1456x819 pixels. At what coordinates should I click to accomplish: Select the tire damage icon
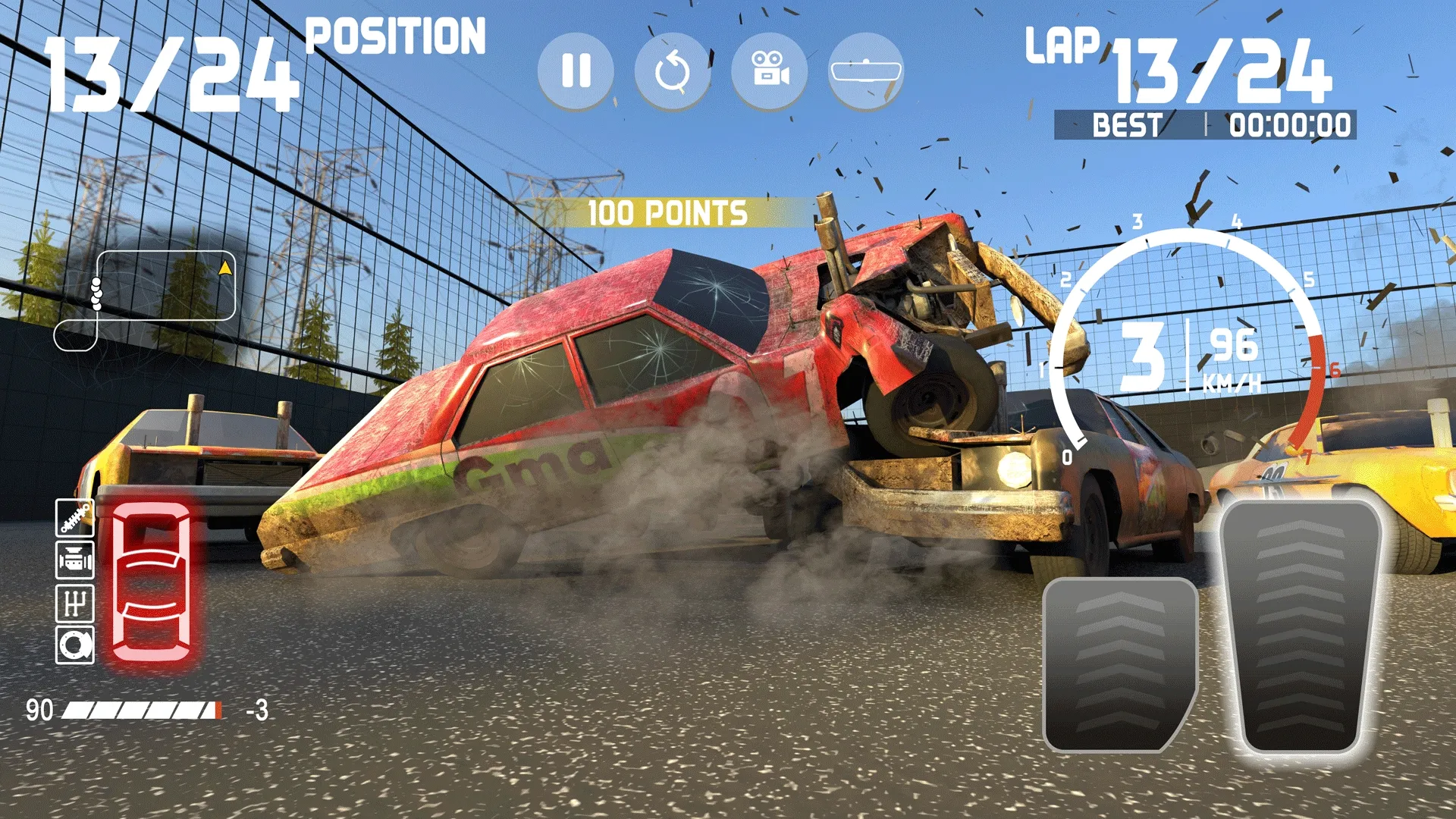[75, 645]
